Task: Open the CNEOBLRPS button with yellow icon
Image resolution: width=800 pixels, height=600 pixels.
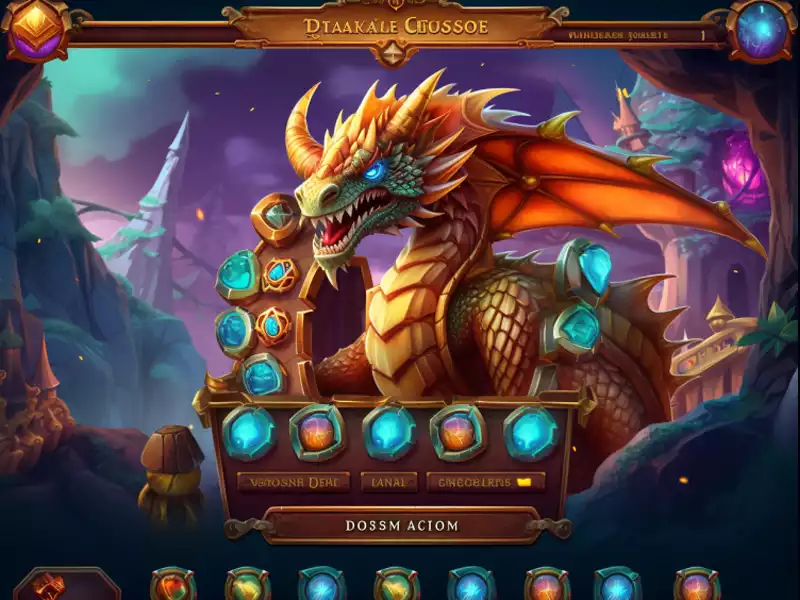Action: click(x=486, y=482)
